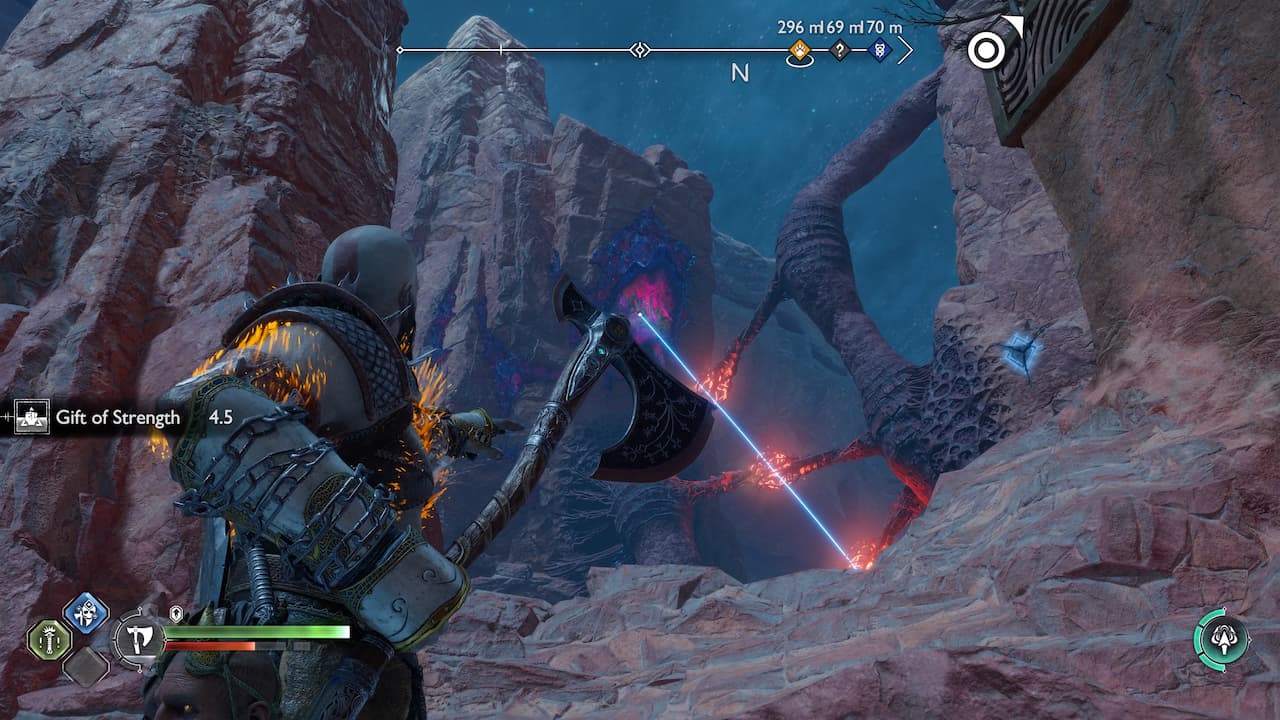Click the green Spartan Rage icon
The height and width of the screenshot is (720, 1280).
(49, 641)
